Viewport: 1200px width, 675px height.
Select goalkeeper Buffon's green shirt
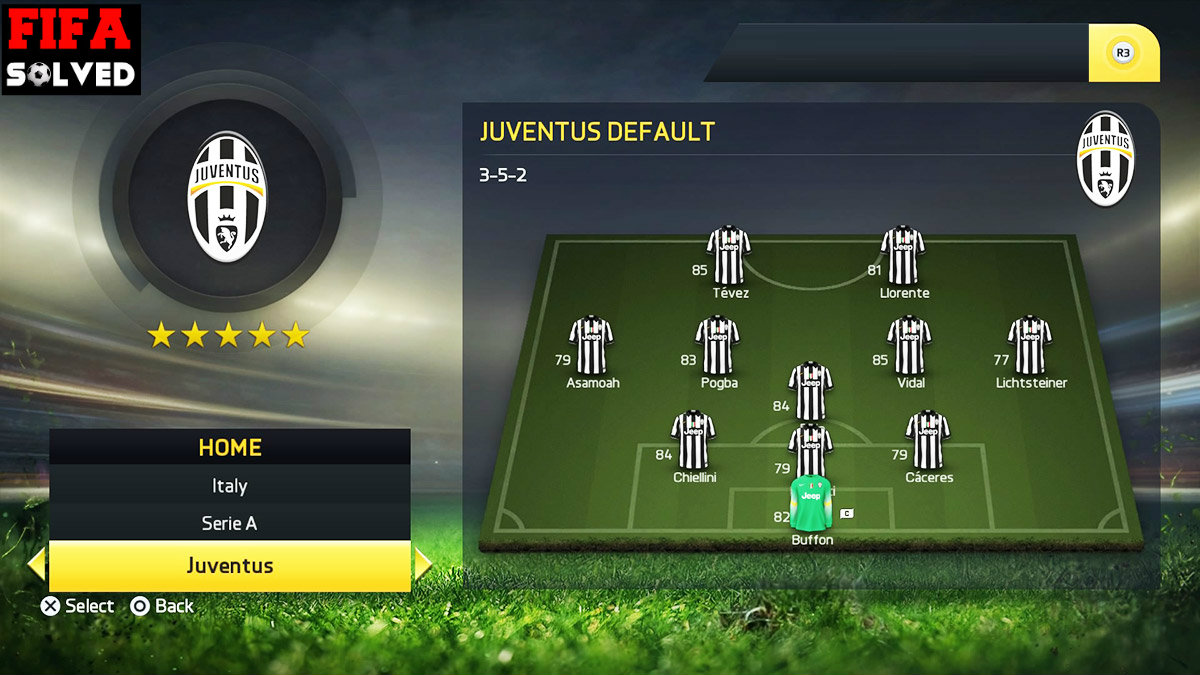[x=810, y=504]
